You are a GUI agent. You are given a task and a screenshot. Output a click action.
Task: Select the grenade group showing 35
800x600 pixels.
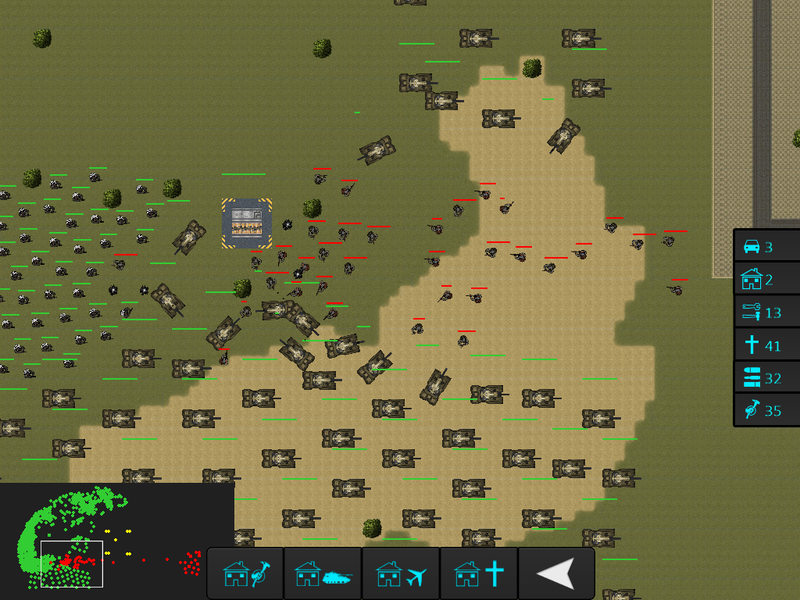[x=767, y=410]
